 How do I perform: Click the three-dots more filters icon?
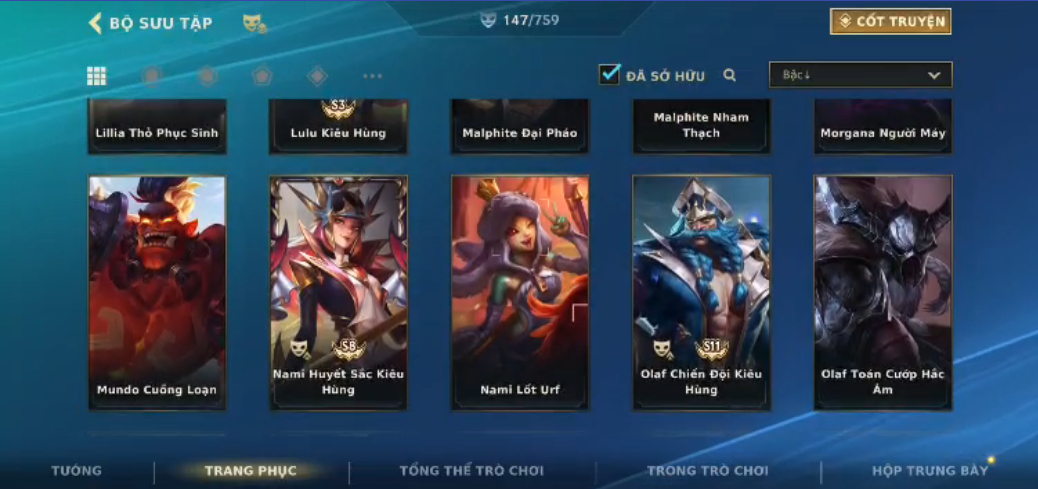coord(372,76)
